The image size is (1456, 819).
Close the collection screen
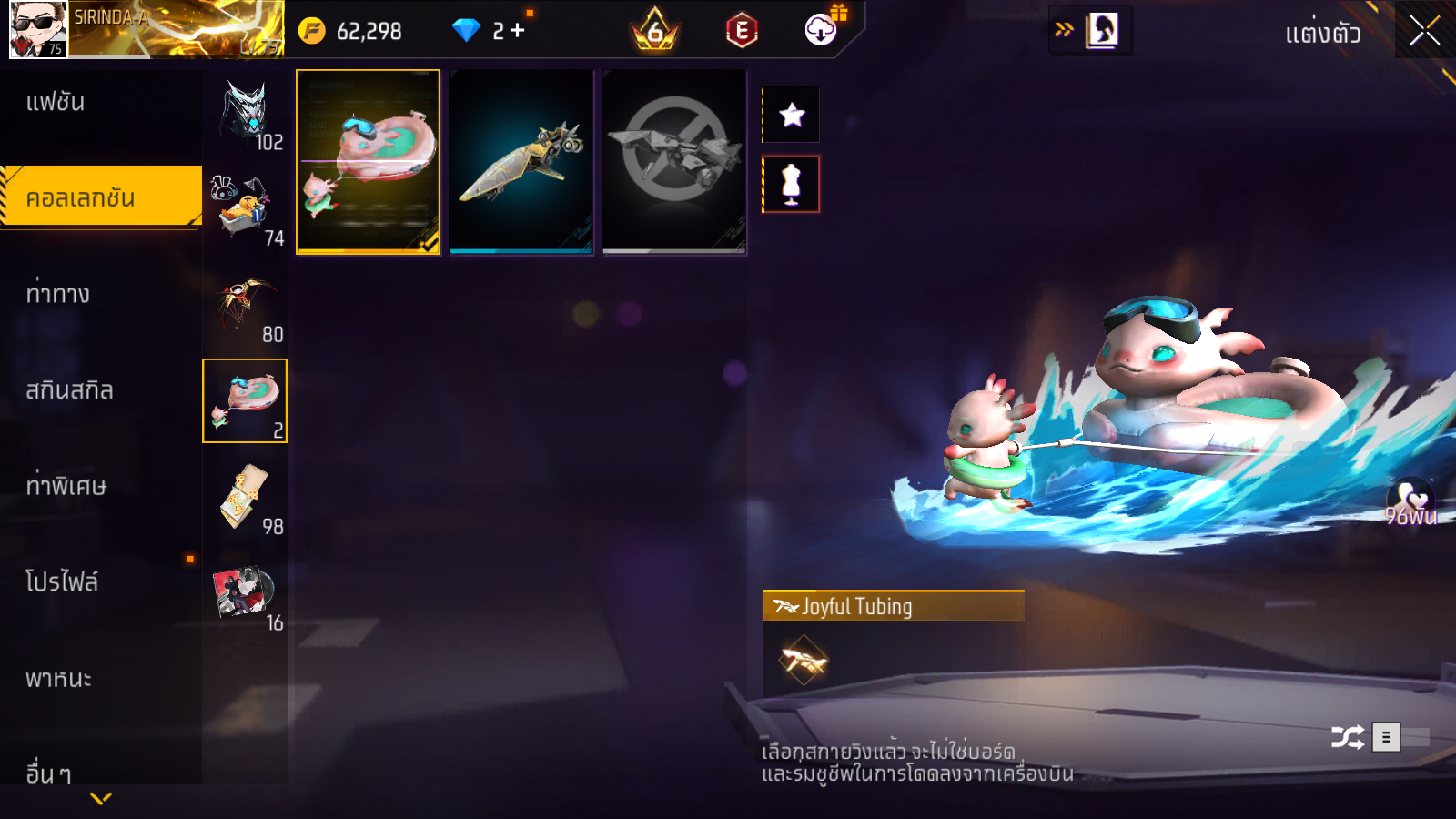(1424, 31)
